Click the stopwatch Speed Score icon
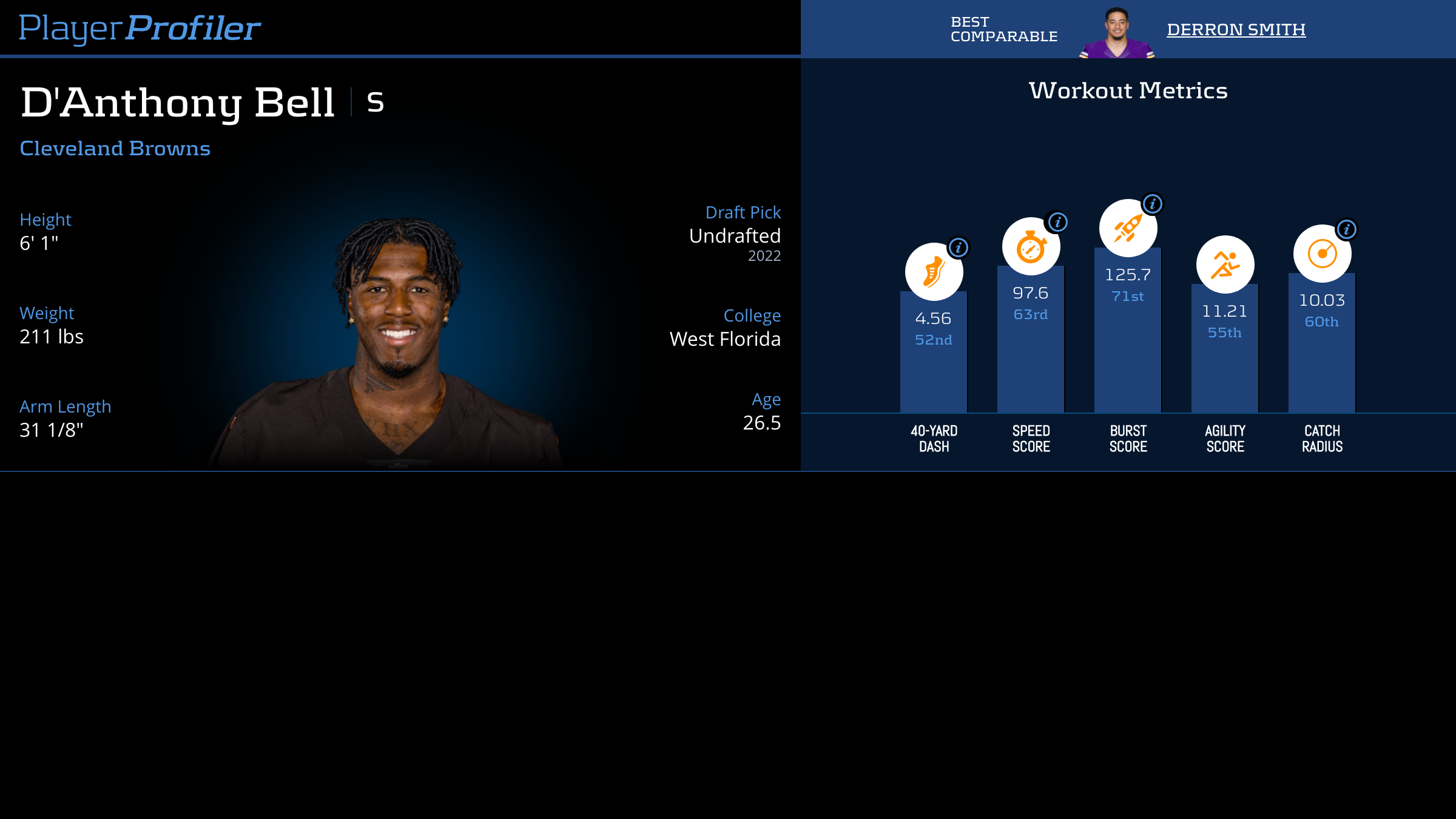This screenshot has width=1456, height=819. 1031,246
